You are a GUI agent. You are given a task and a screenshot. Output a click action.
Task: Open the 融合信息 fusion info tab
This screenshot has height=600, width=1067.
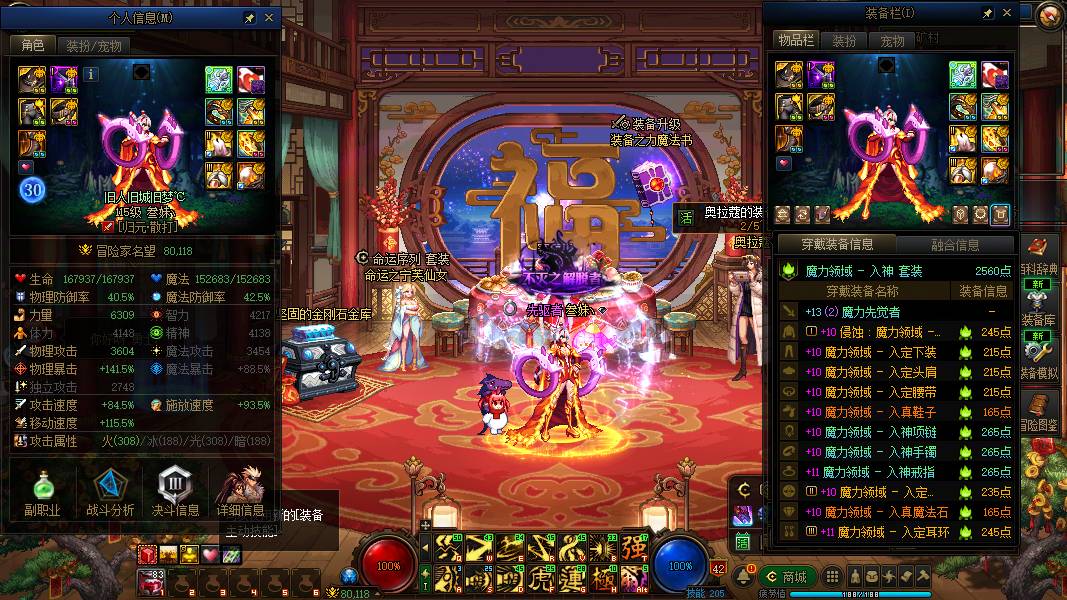tap(954, 244)
